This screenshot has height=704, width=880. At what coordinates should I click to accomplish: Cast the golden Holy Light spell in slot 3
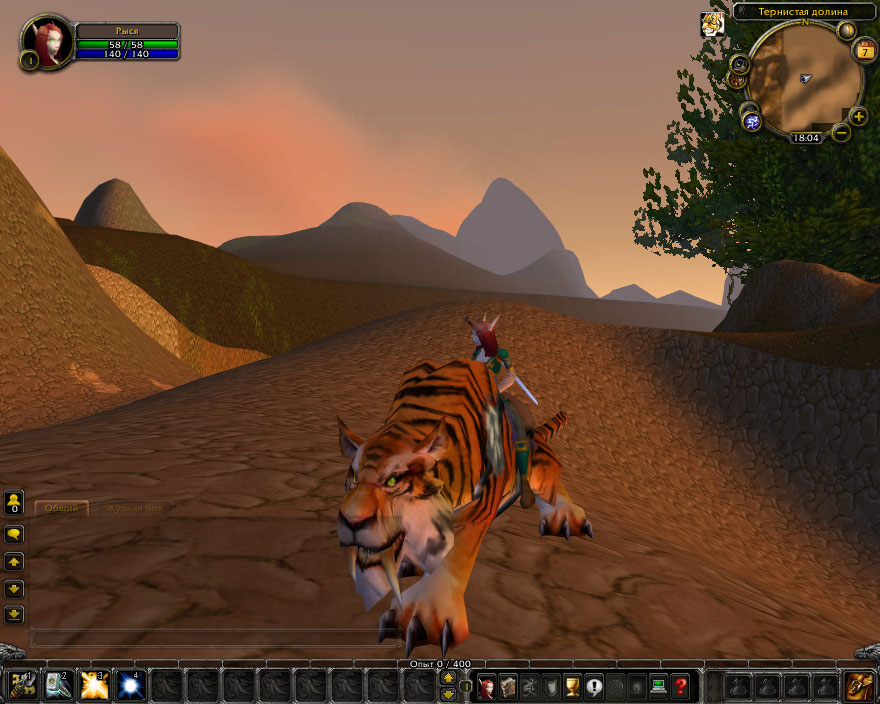pos(94,686)
